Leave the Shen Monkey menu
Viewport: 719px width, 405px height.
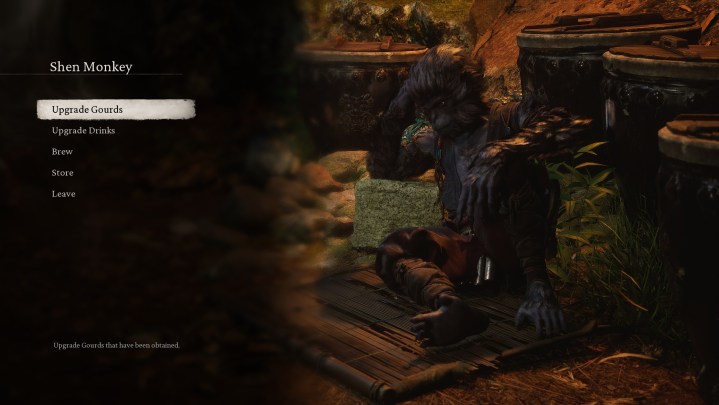(63, 194)
